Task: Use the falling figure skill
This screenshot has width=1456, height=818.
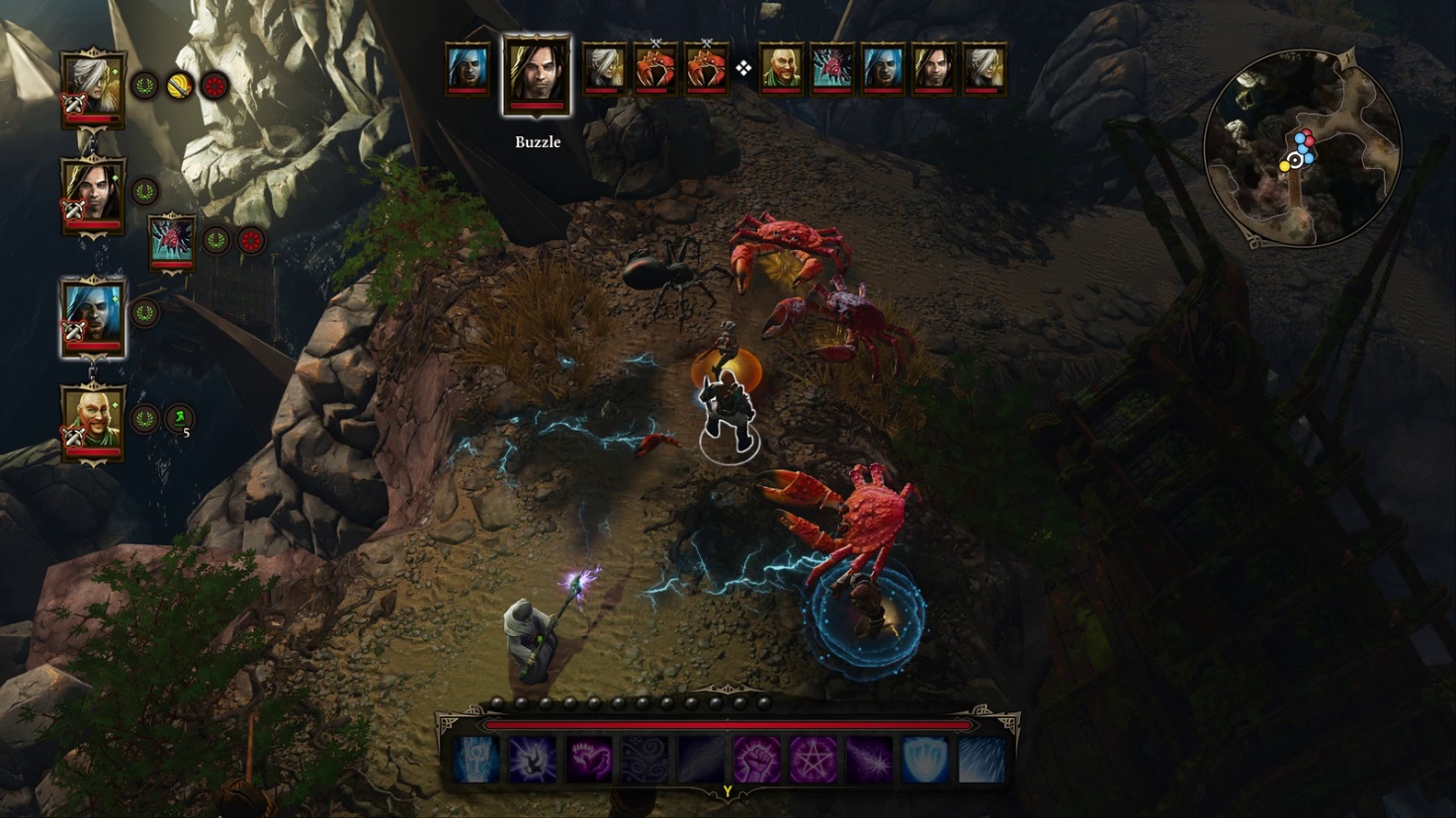Action: 532,760
